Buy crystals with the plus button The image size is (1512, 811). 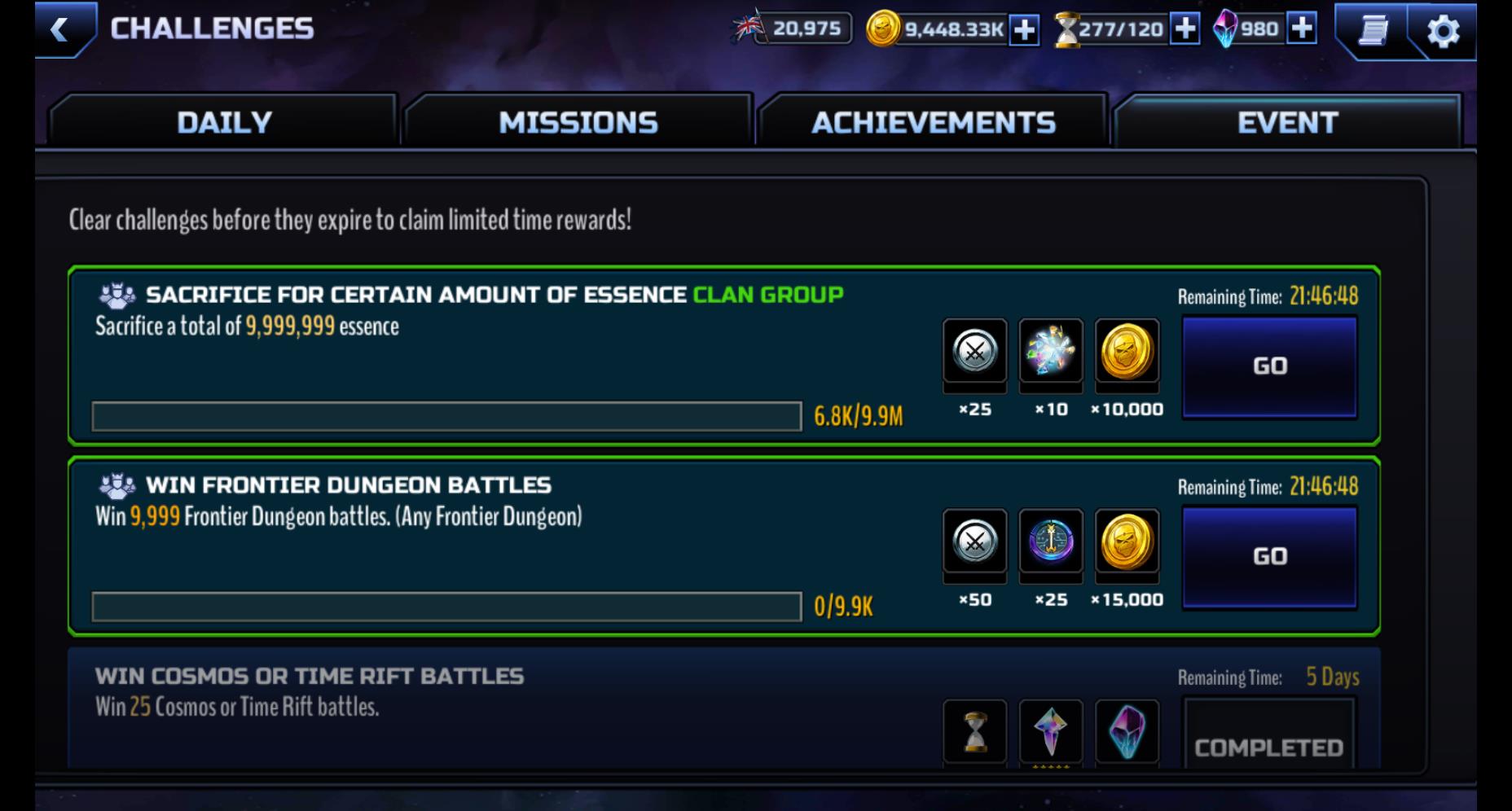coord(1303,29)
